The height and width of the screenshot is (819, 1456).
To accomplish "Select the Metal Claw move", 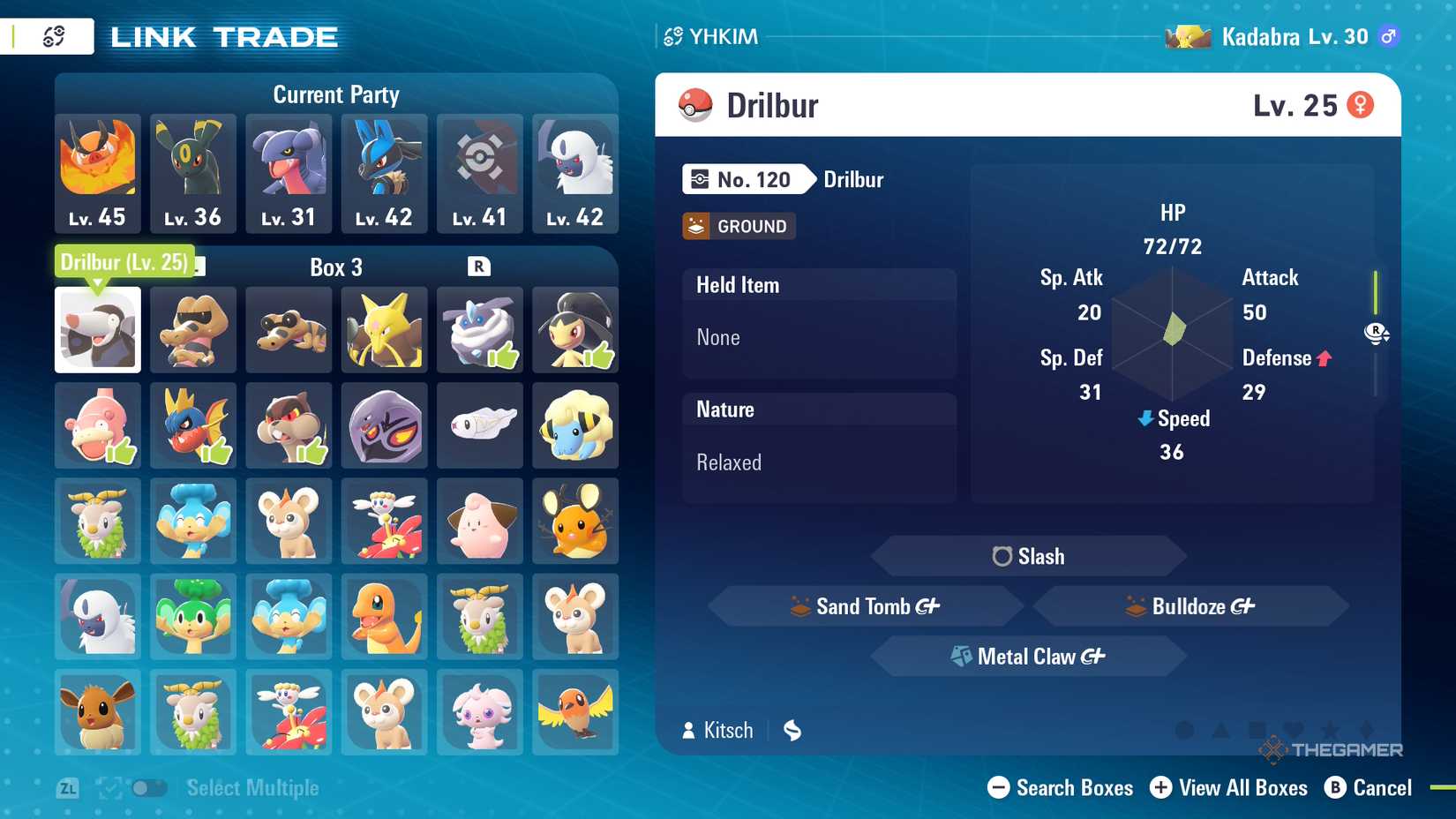I will (x=1026, y=656).
